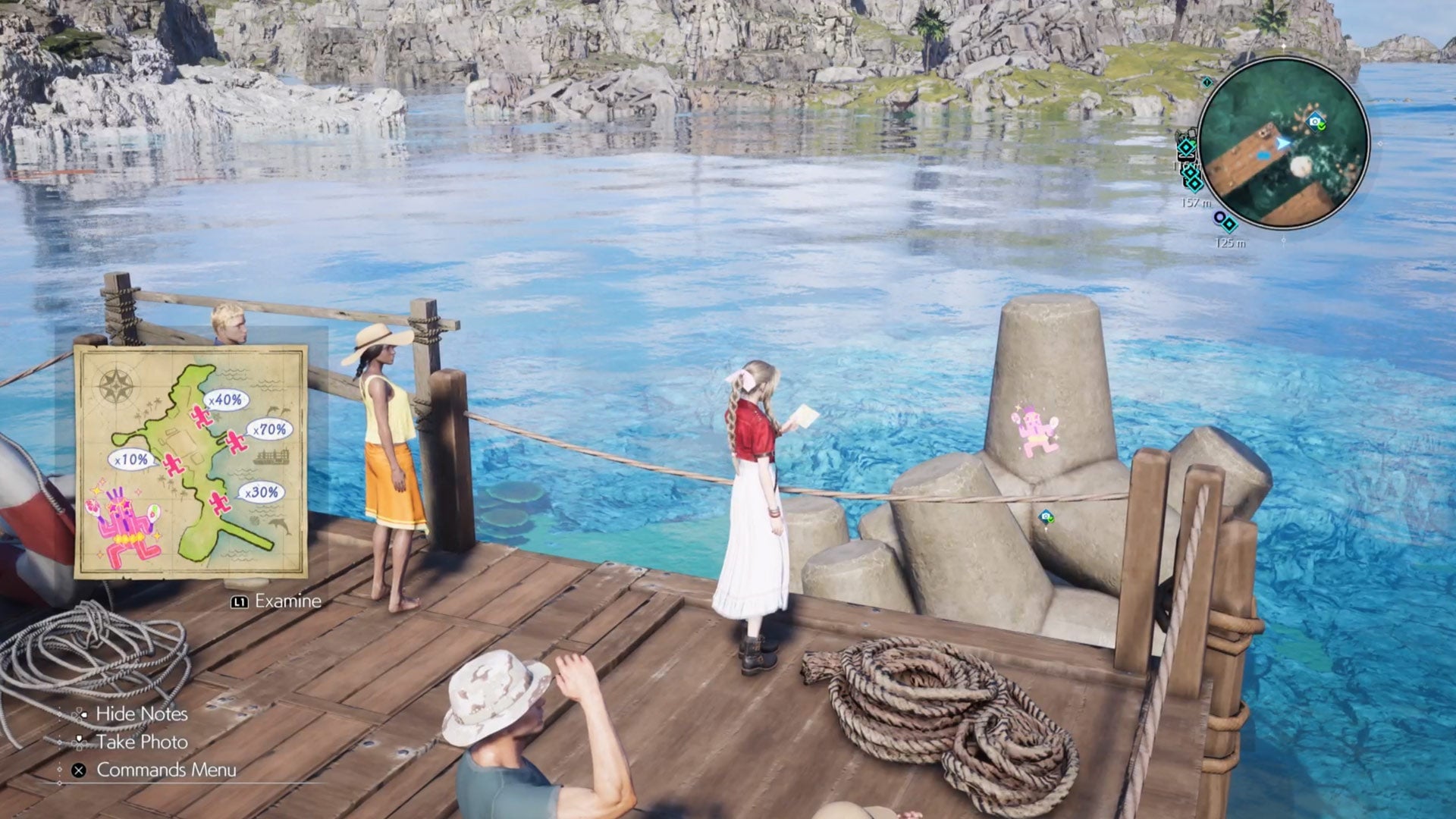This screenshot has width=1456, height=819.
Task: Click the green checkmark on the minimap camera marker
Action: pyautogui.click(x=1322, y=127)
